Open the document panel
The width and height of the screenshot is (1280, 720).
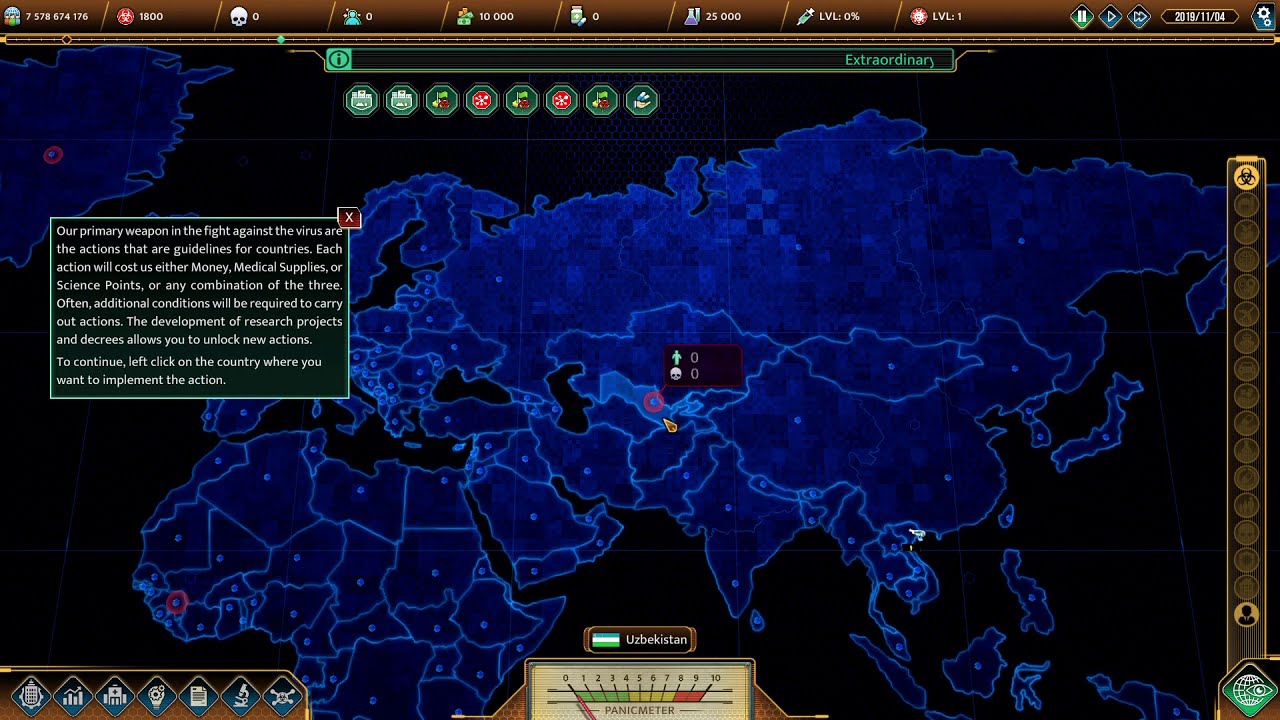click(x=198, y=695)
